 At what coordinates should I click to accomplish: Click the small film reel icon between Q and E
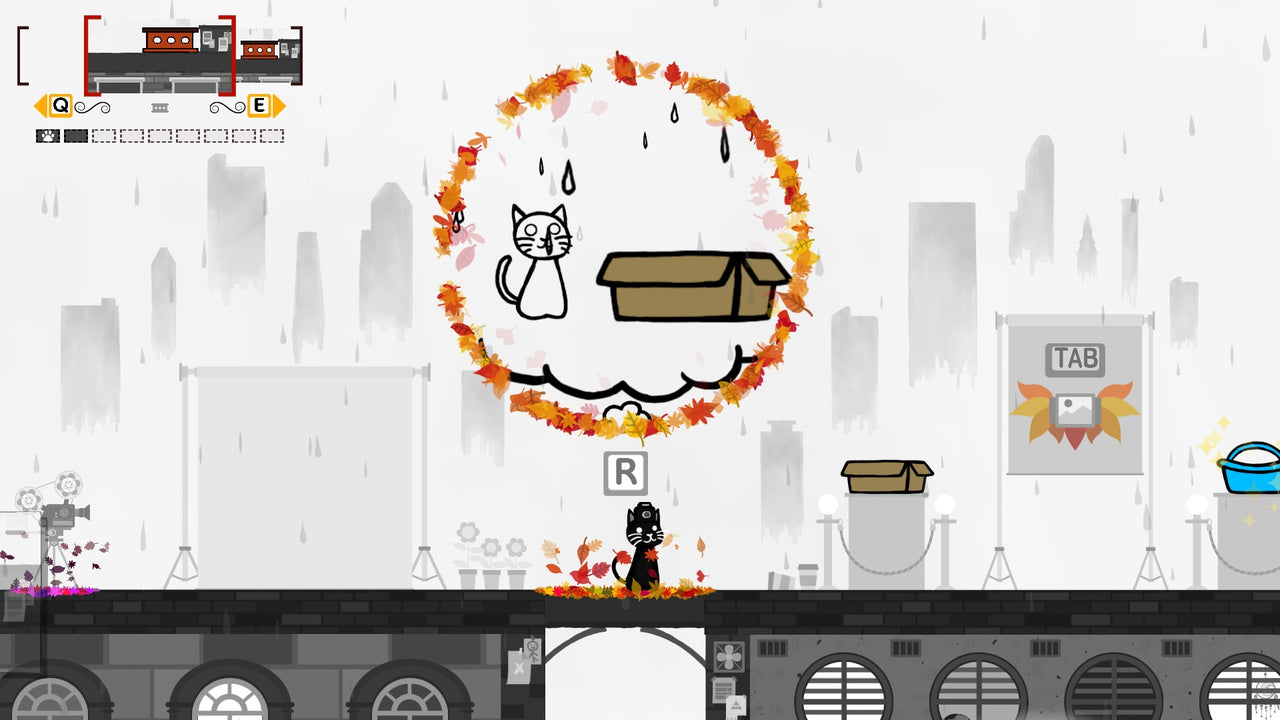coord(160,107)
